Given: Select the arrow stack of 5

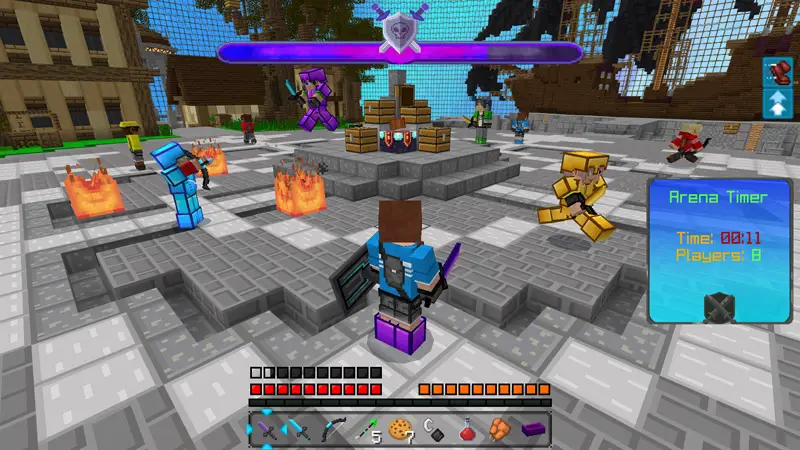Looking at the screenshot, I should coord(367,430).
